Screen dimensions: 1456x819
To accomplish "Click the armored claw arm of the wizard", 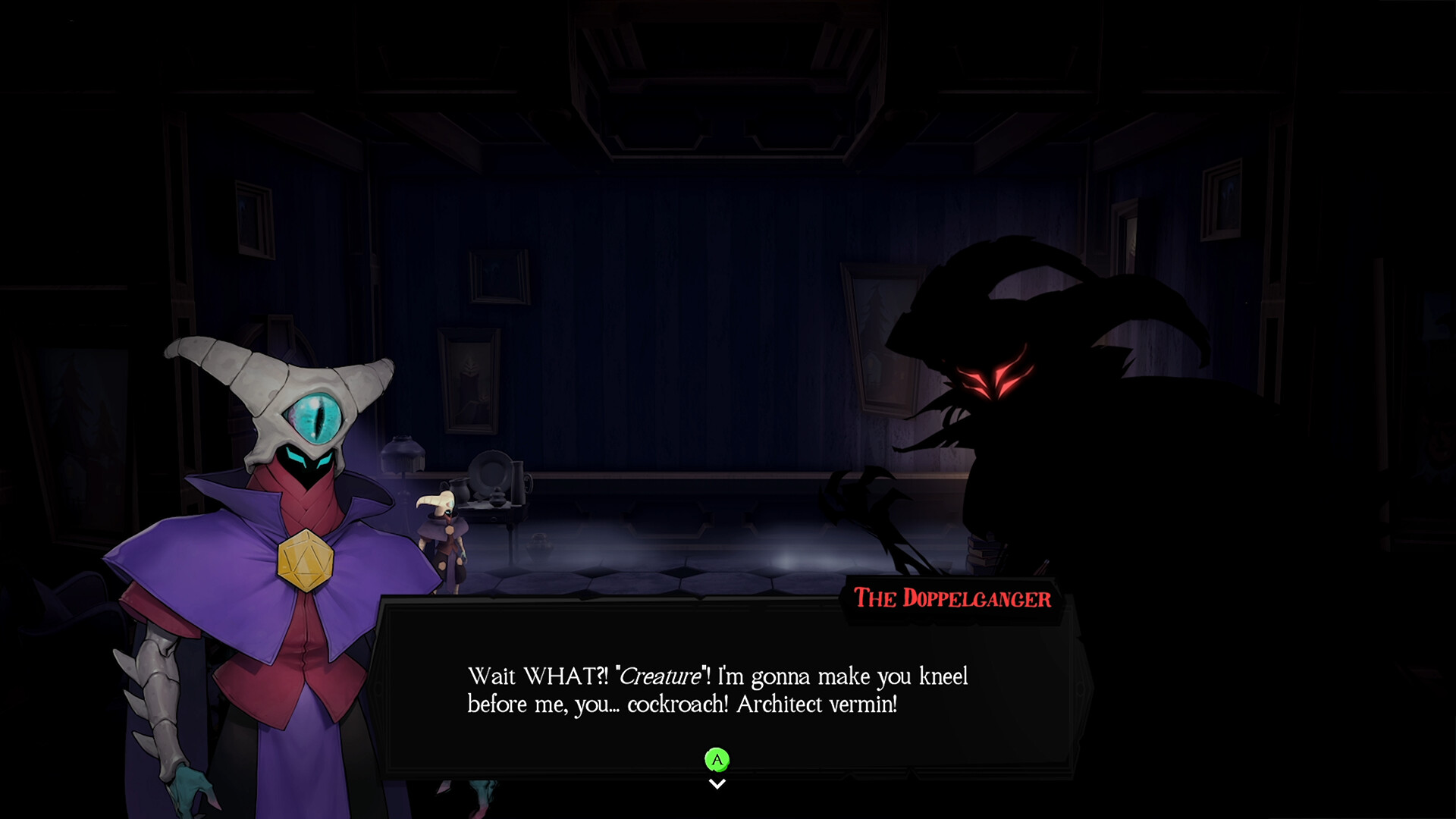I will [159, 682].
